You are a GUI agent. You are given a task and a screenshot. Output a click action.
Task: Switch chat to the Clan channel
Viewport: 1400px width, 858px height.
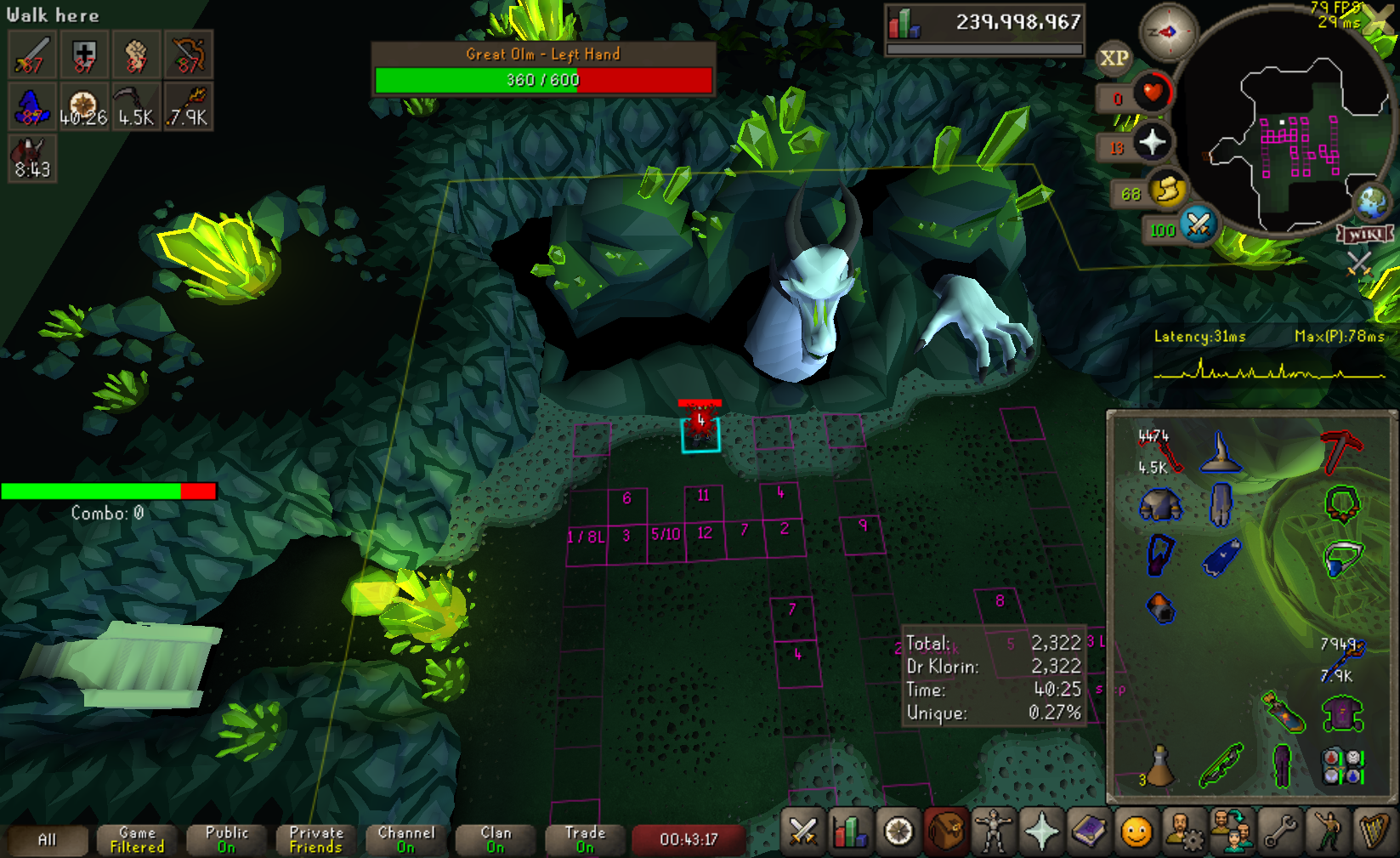click(496, 839)
